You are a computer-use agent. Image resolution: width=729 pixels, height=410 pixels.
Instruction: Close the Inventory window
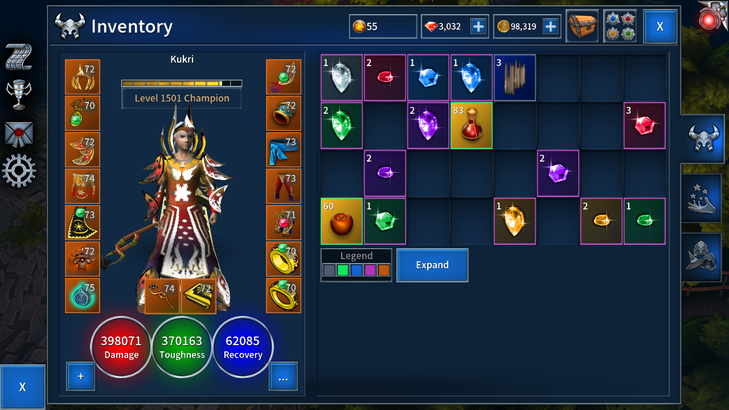pos(660,26)
